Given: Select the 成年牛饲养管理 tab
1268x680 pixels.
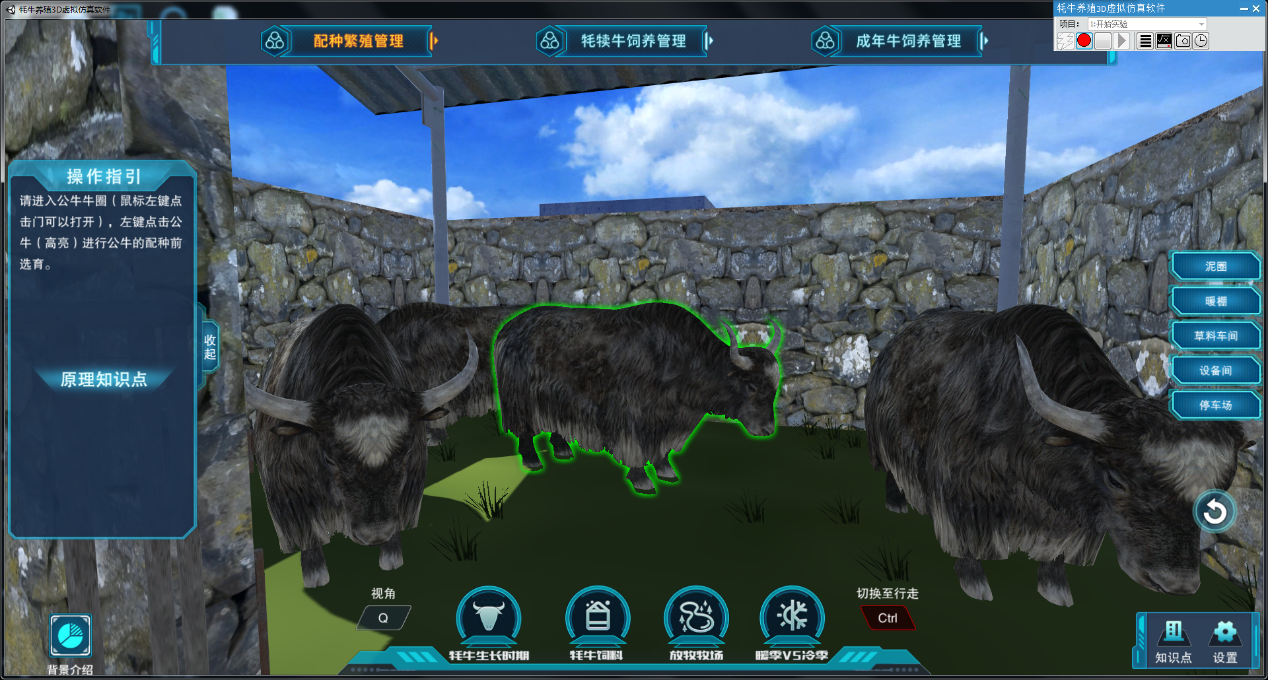Looking at the screenshot, I should 908,41.
